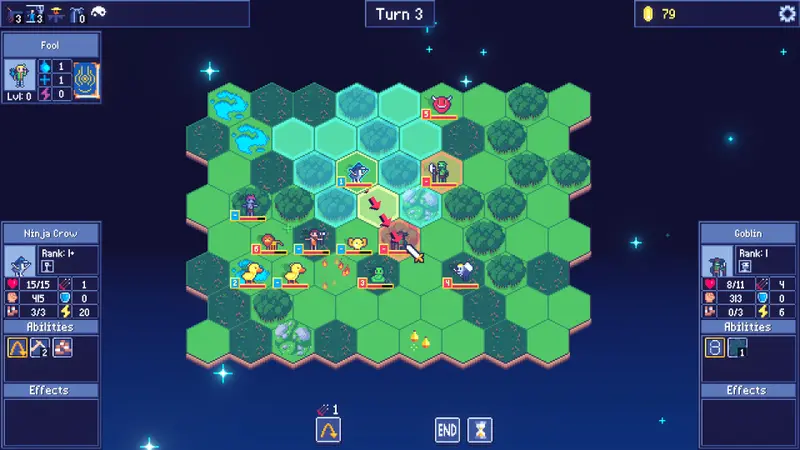Attack the targeted goblin on the highlighted tile

[399, 240]
